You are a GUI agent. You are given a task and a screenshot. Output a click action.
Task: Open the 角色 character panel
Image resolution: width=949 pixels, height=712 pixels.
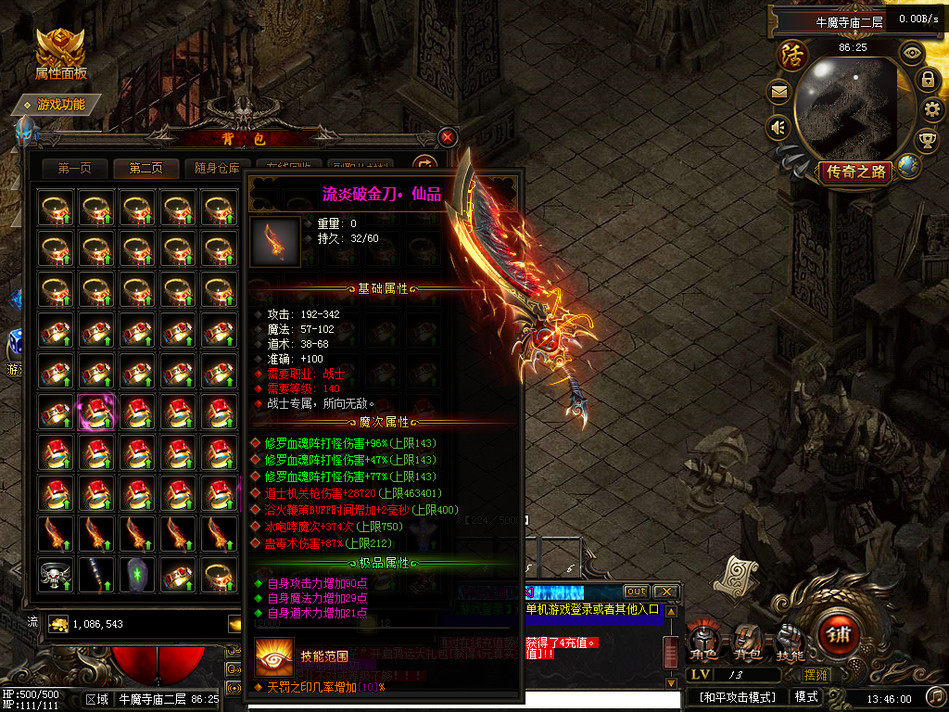pyautogui.click(x=703, y=642)
